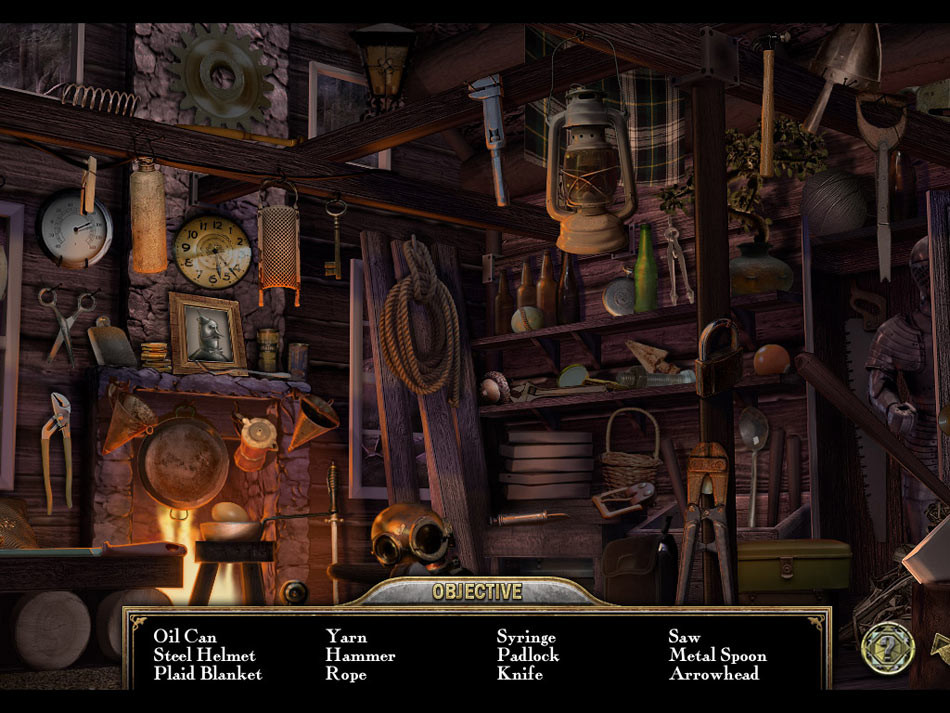Select the Objective panel header
950x713 pixels.
click(477, 592)
